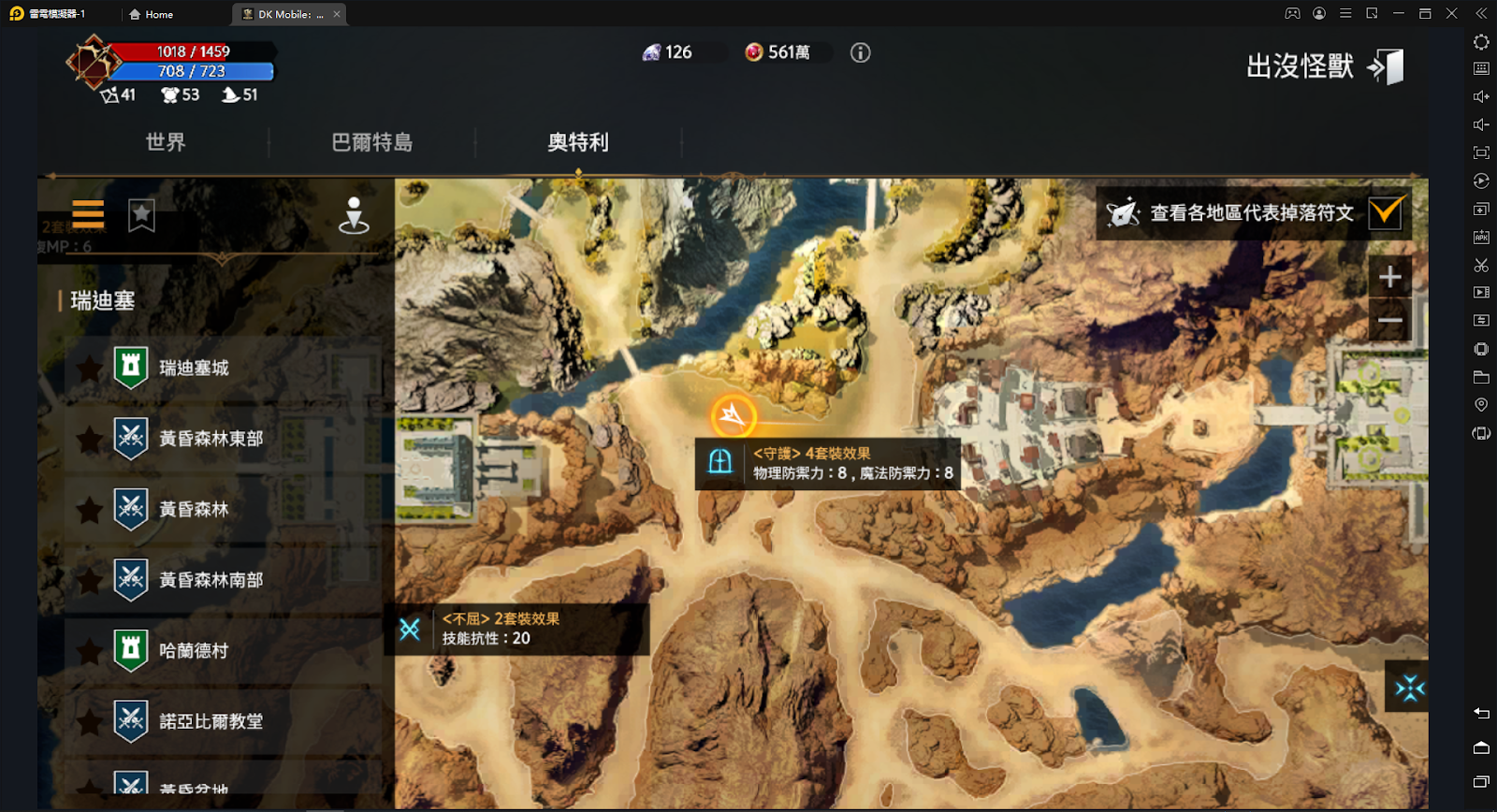1497x812 pixels.
Task: Select the 奧特利 tab
Action: (x=577, y=142)
